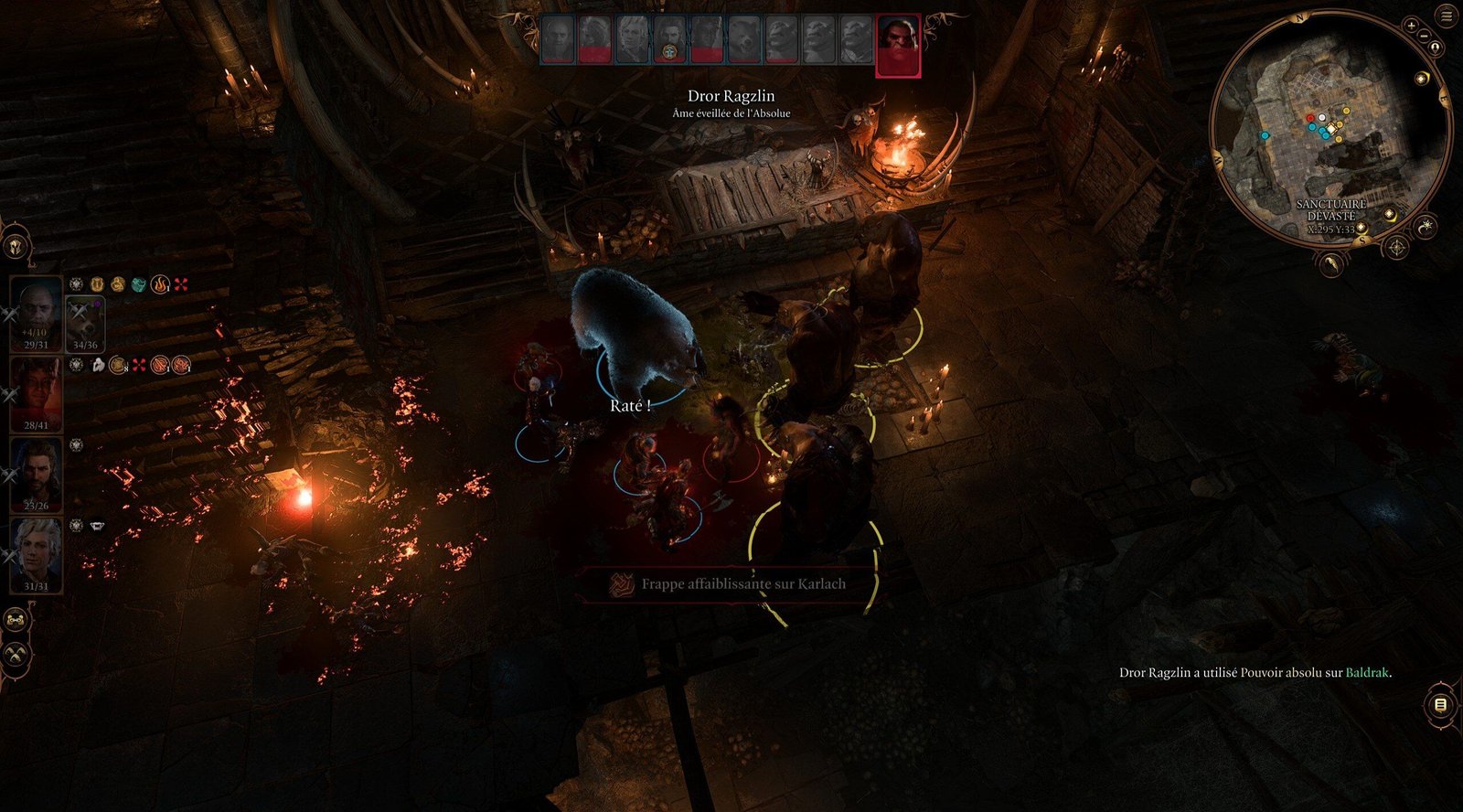
Task: Click the map pin button beside minimap
Action: click(1436, 48)
